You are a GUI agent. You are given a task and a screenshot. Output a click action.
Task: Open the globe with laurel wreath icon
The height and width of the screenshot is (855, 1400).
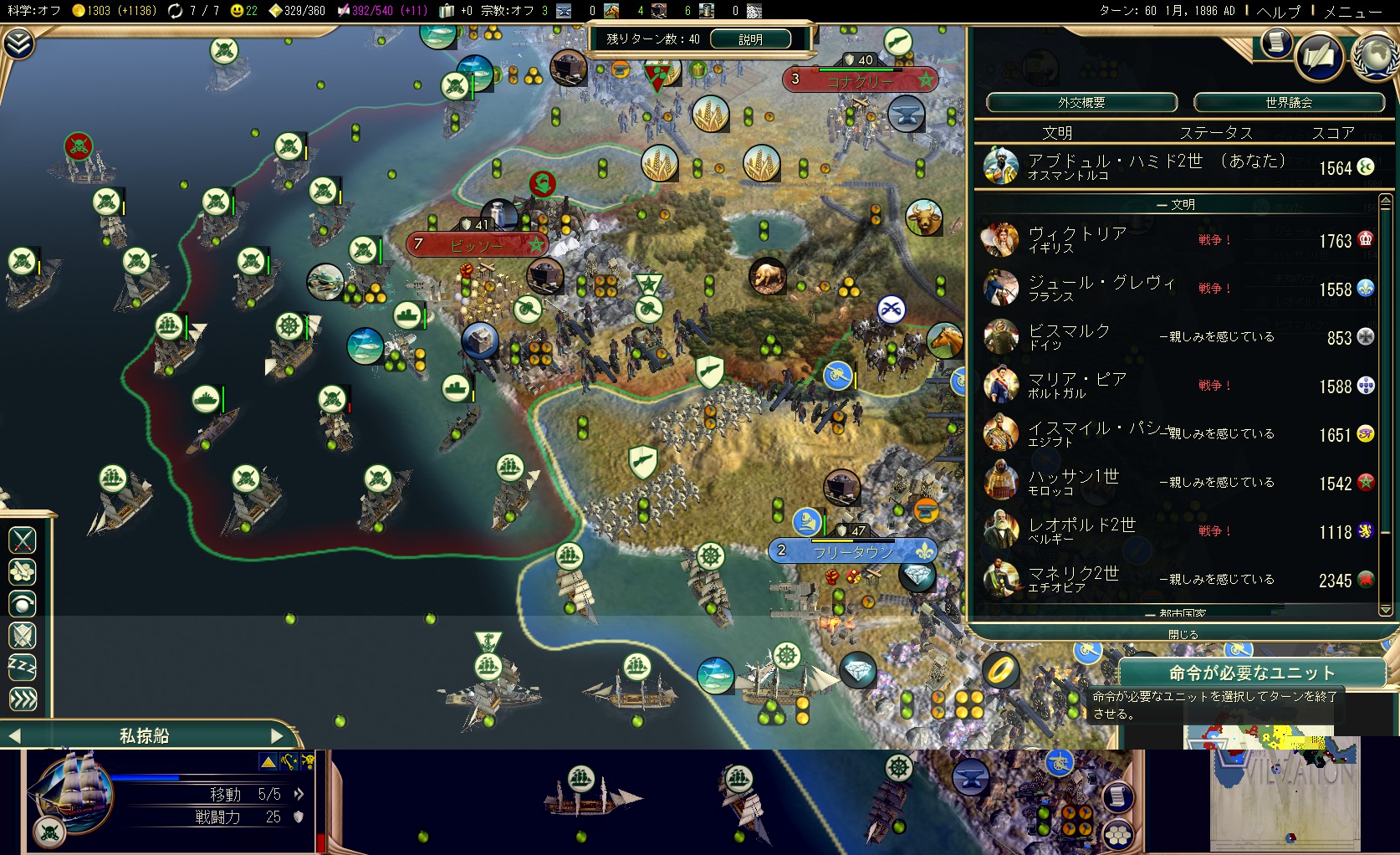1374,57
